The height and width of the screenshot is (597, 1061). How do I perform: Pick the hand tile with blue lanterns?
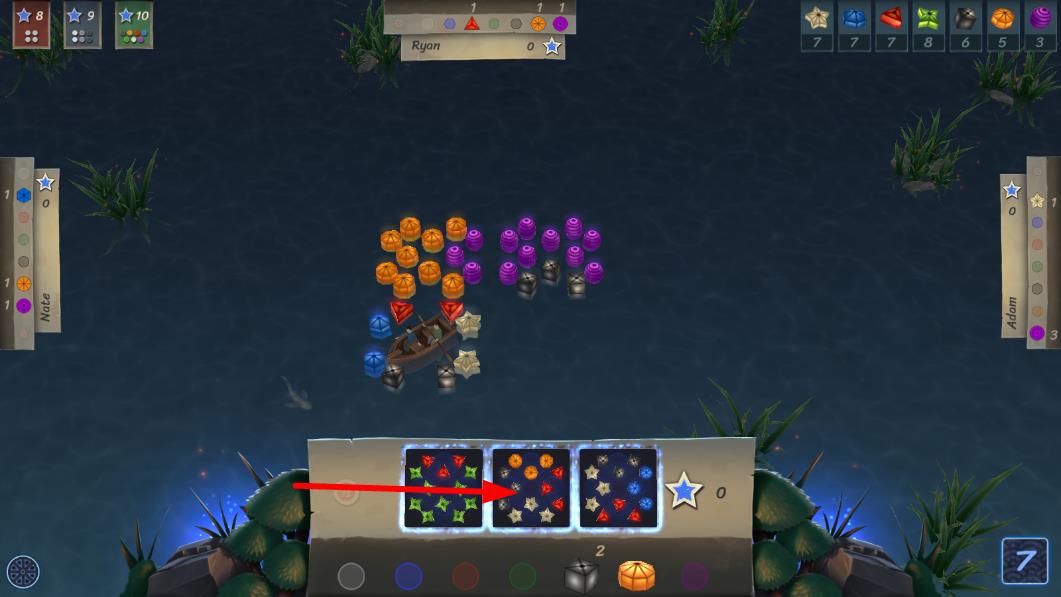618,487
